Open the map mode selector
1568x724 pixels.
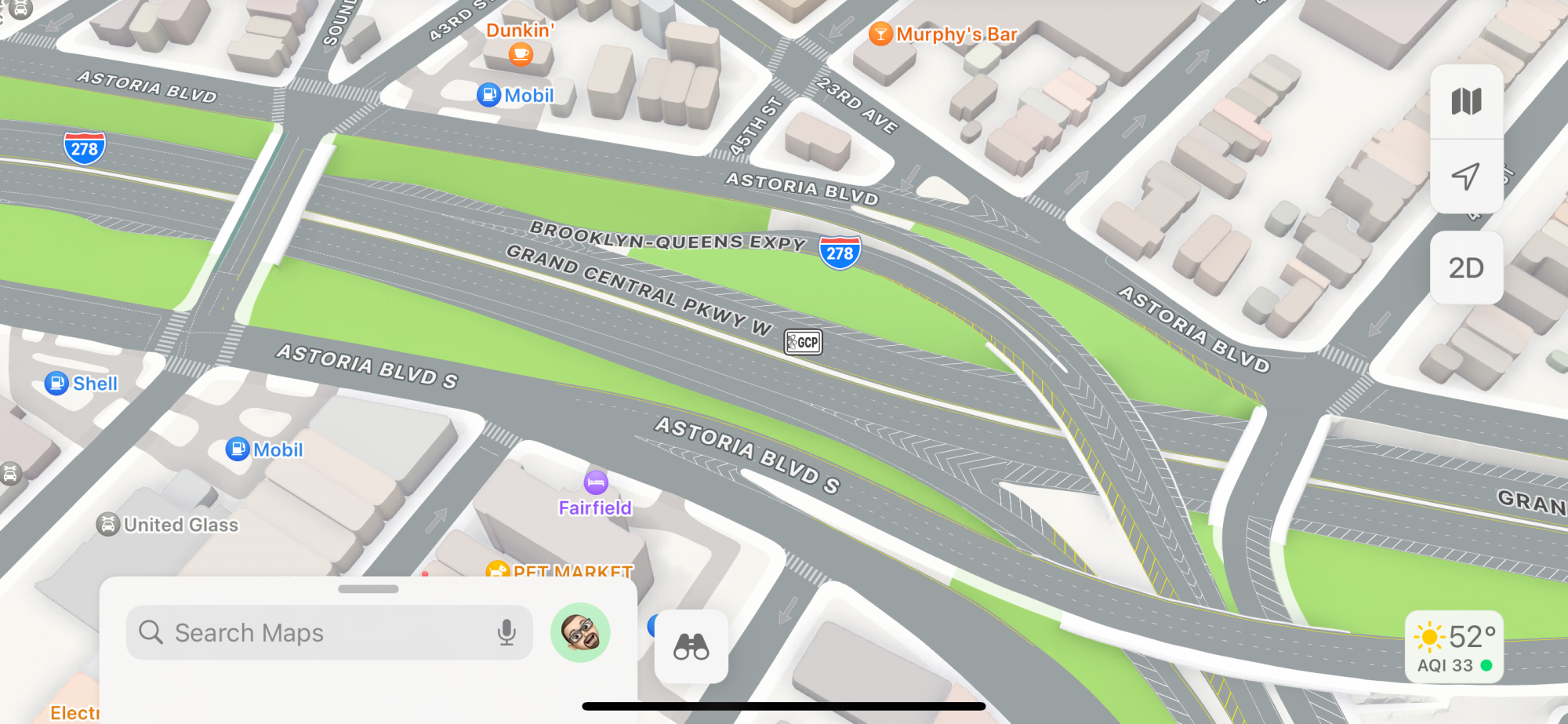[1466, 102]
